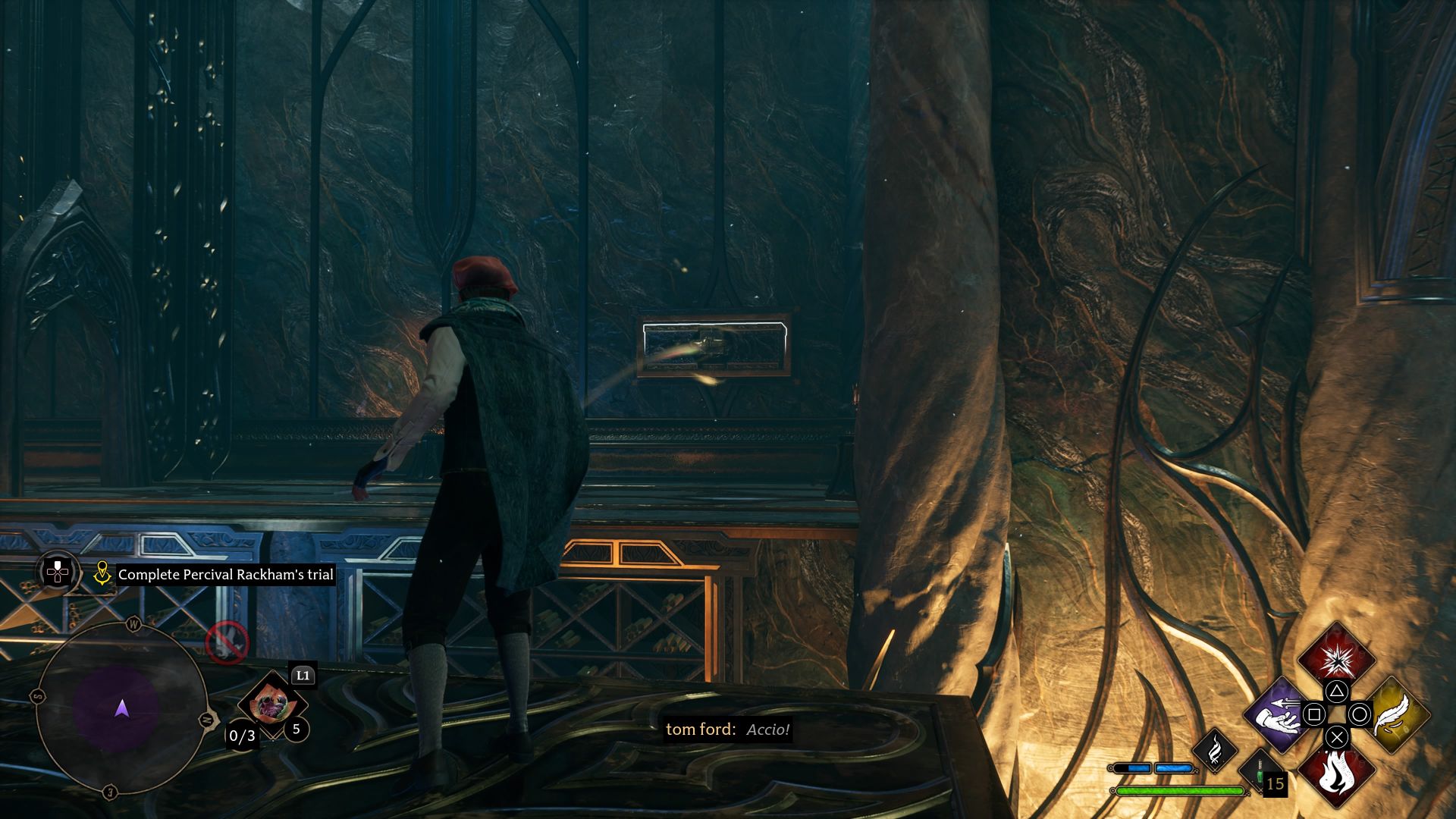Select the objective 'Complete Percival Rackham's trial'
Viewport: 1456px width, 819px height.
224,575
